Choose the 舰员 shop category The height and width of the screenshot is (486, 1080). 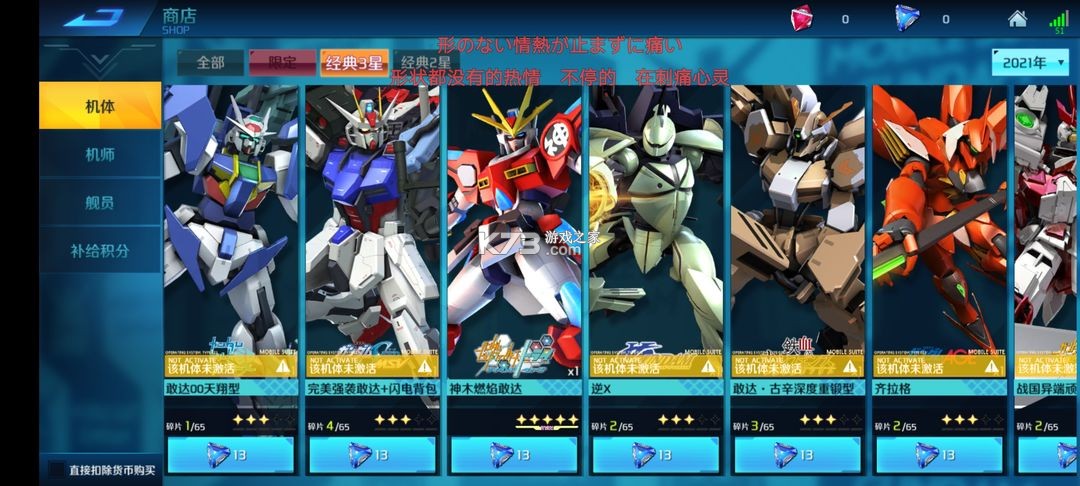coord(100,202)
